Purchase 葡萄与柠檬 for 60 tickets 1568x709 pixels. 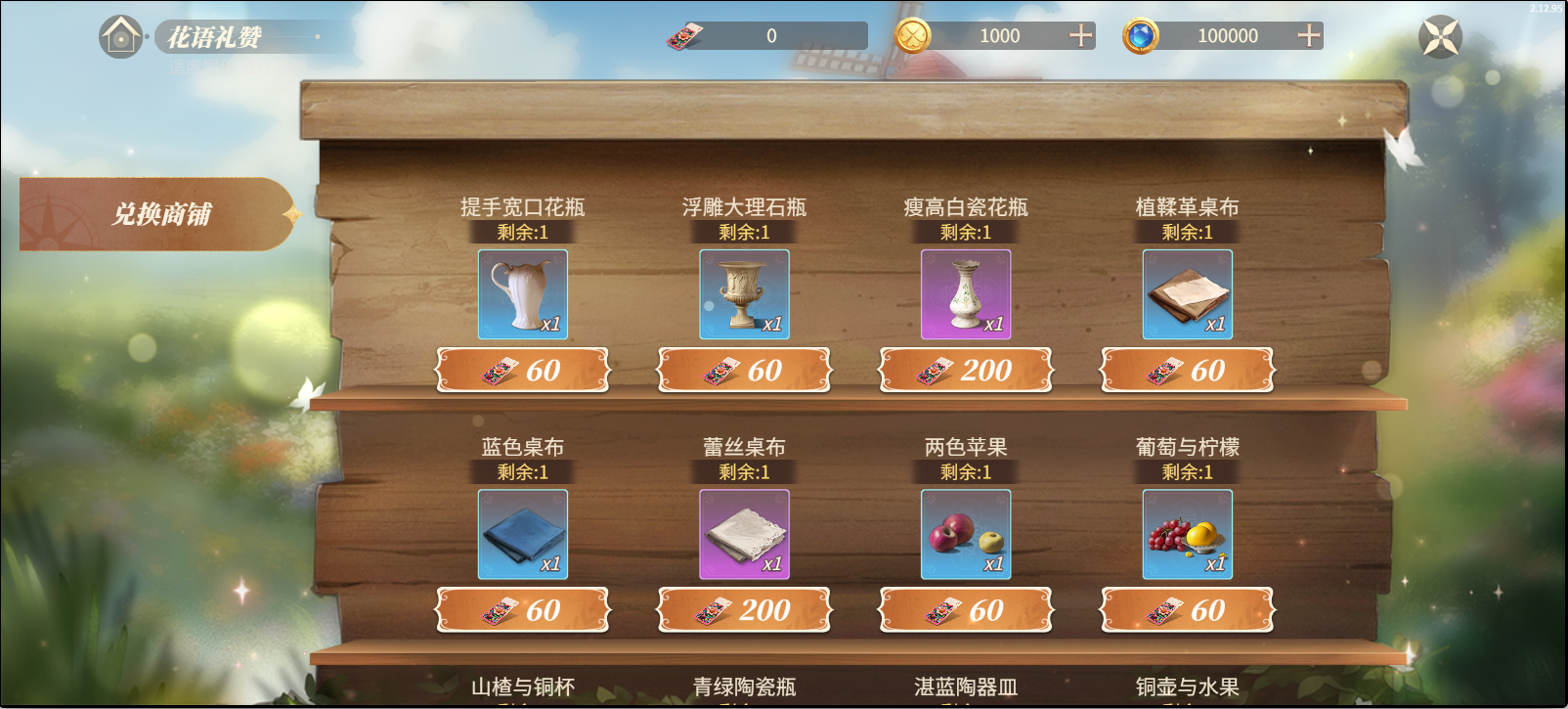point(1187,609)
